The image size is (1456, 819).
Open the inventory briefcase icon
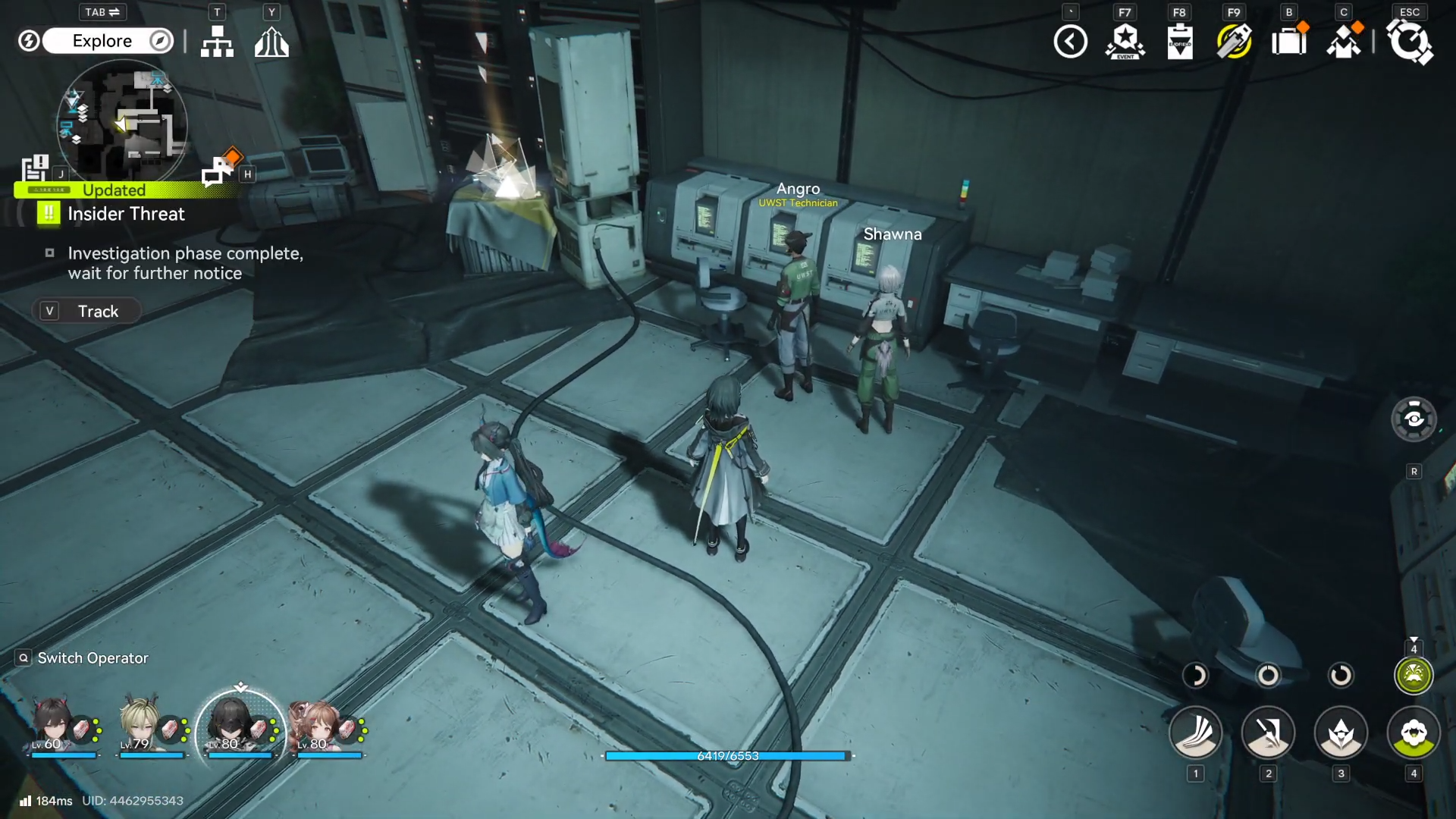pyautogui.click(x=1289, y=41)
